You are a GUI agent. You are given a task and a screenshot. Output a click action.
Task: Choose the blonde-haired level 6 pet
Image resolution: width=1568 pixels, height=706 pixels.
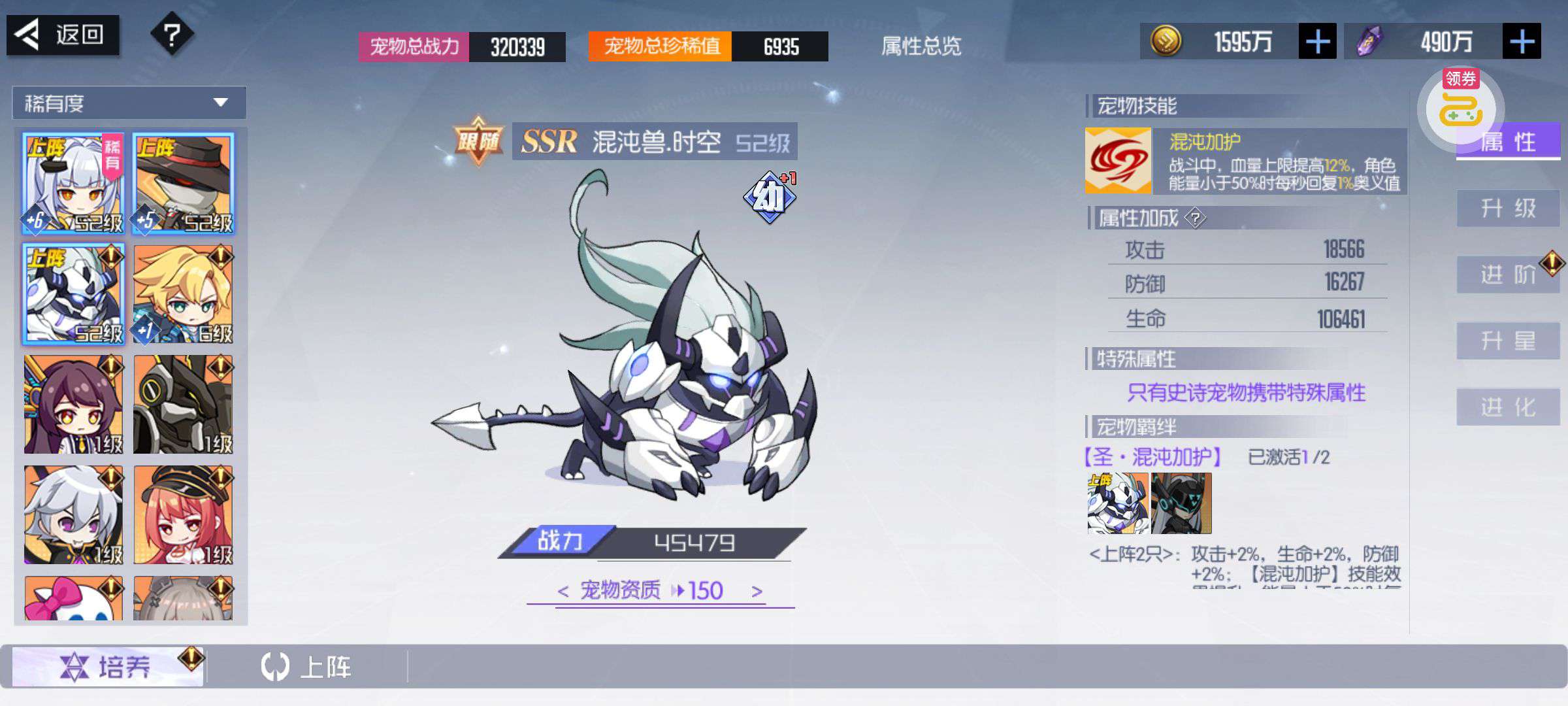coord(183,294)
